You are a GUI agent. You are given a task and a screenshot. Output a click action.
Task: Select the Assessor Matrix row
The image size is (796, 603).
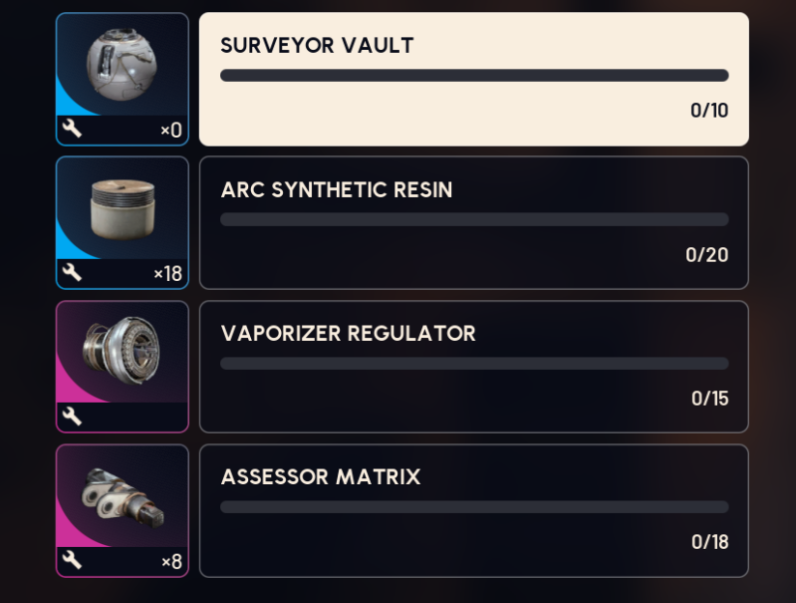473,510
